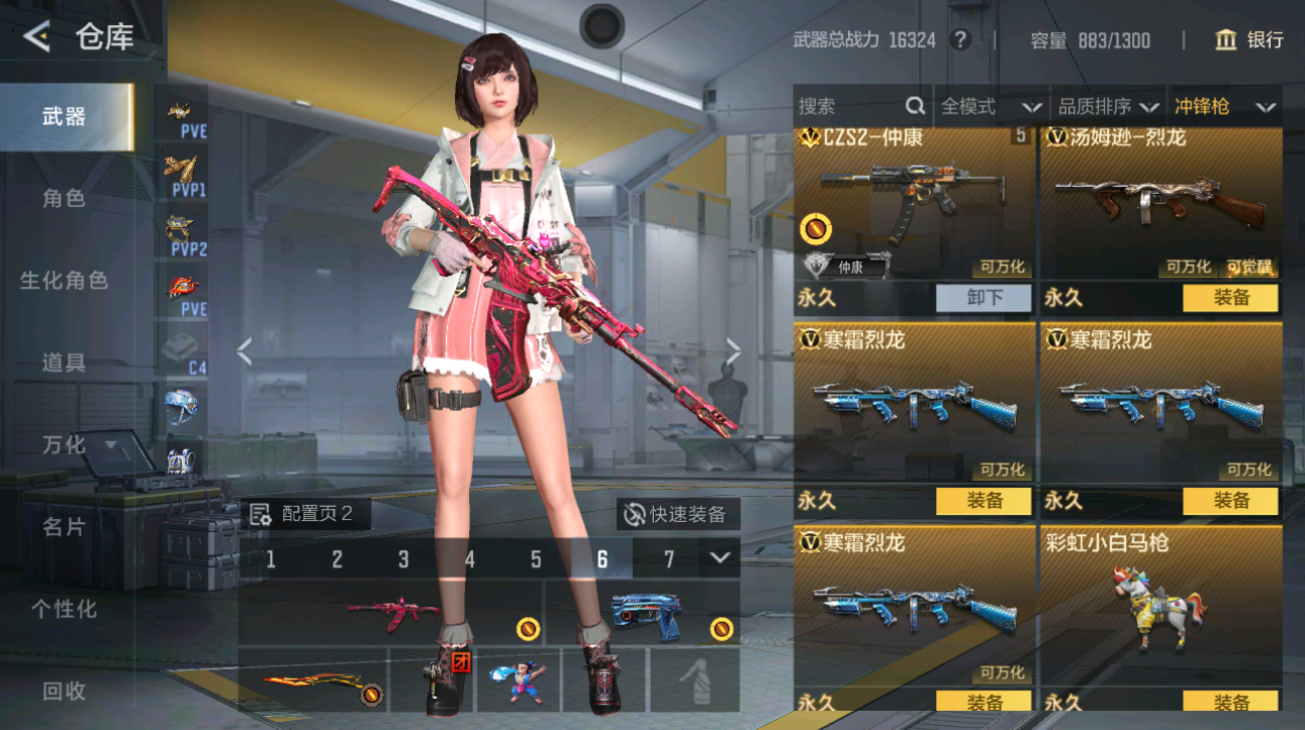Viewport: 1305px width, 730px height.
Task: Unequip CZS2-仲康 using the 卸下 button
Action: coord(984,298)
